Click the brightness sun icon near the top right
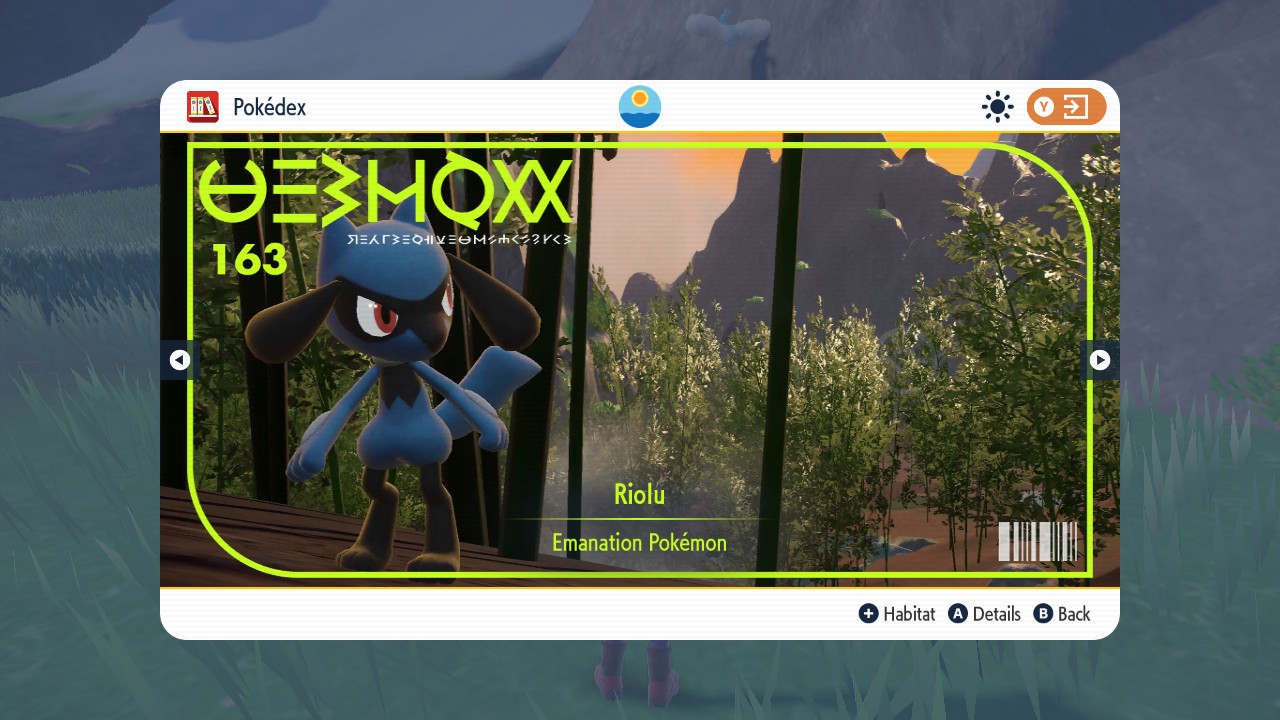 pyautogui.click(x=997, y=107)
